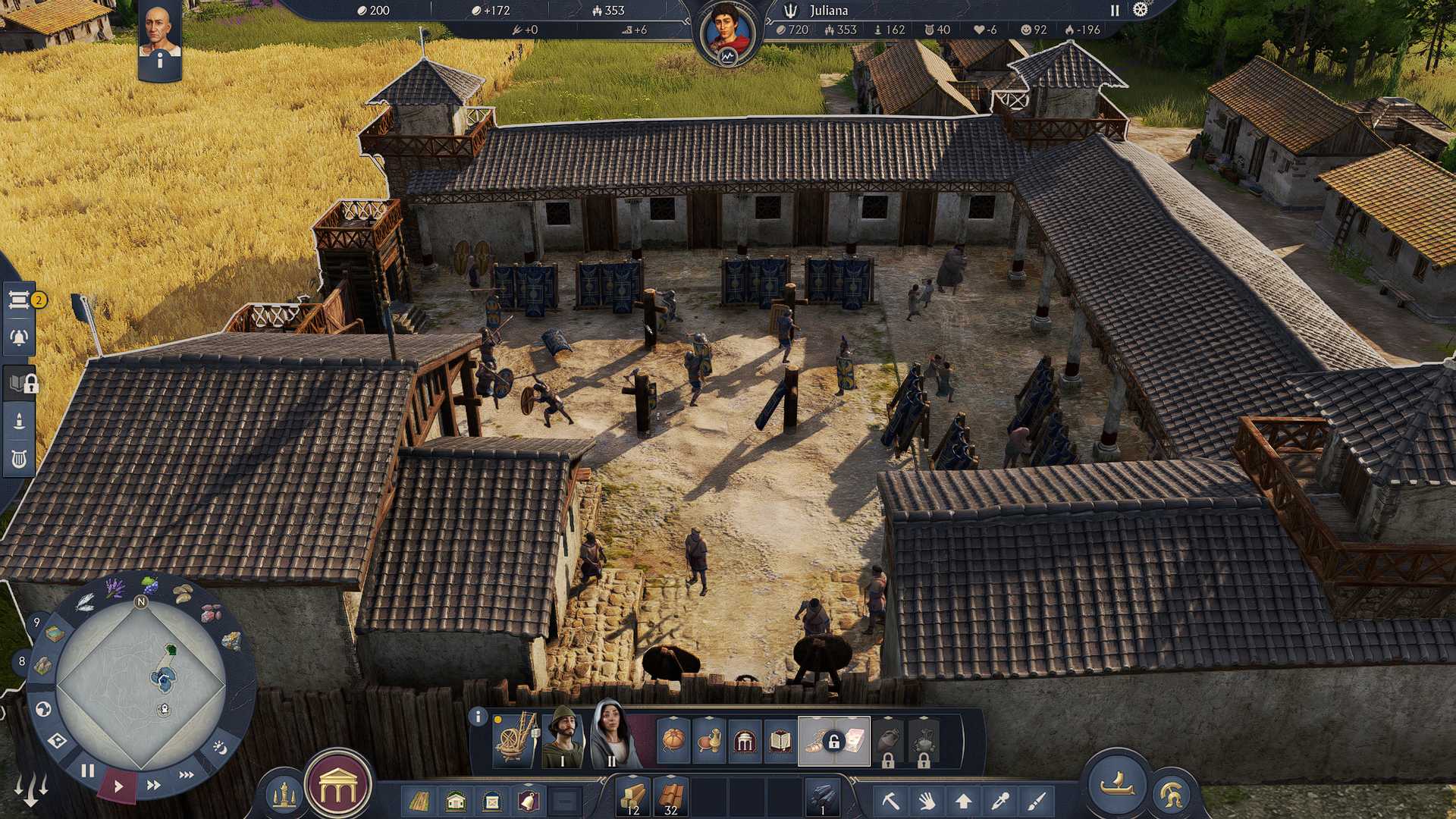This screenshot has height=819, width=1456.
Task: Choose the bread building slot
Action: click(x=673, y=741)
